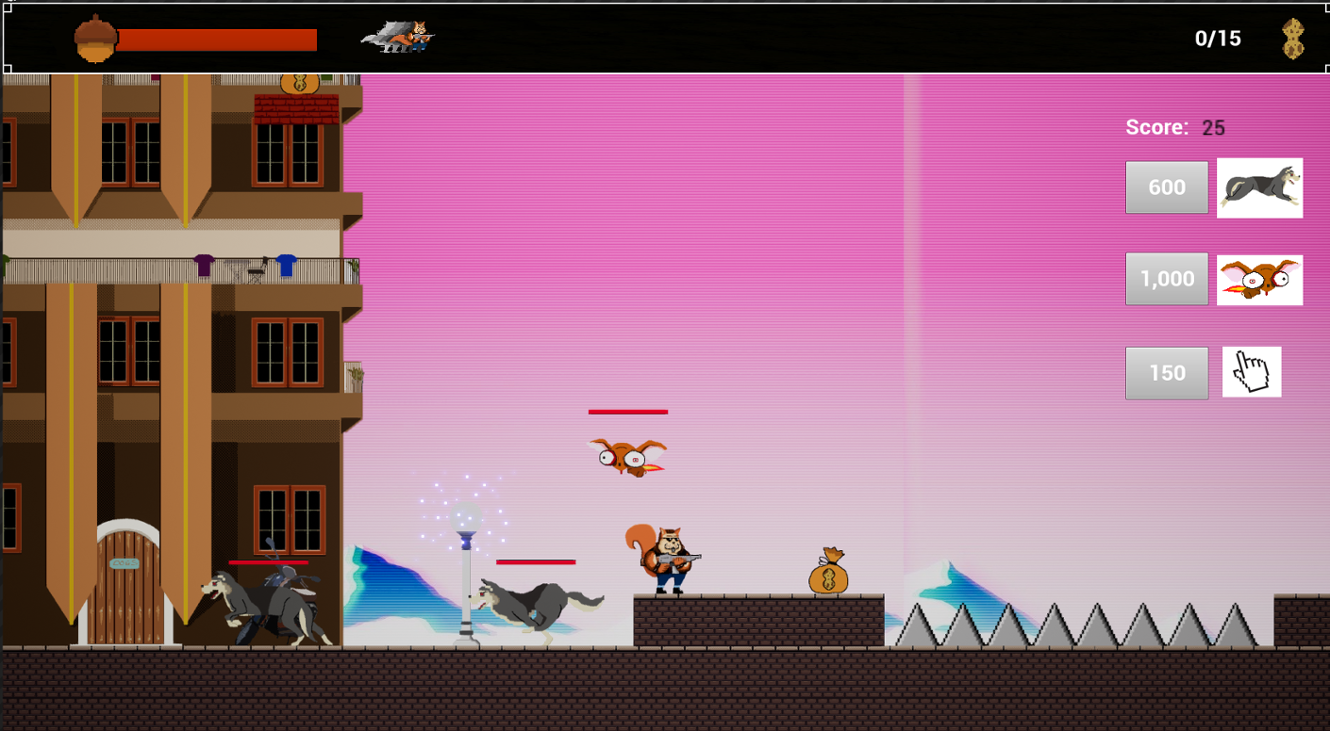1330x731 pixels.
Task: Click the glowing street lamp orb
Action: pos(467,515)
